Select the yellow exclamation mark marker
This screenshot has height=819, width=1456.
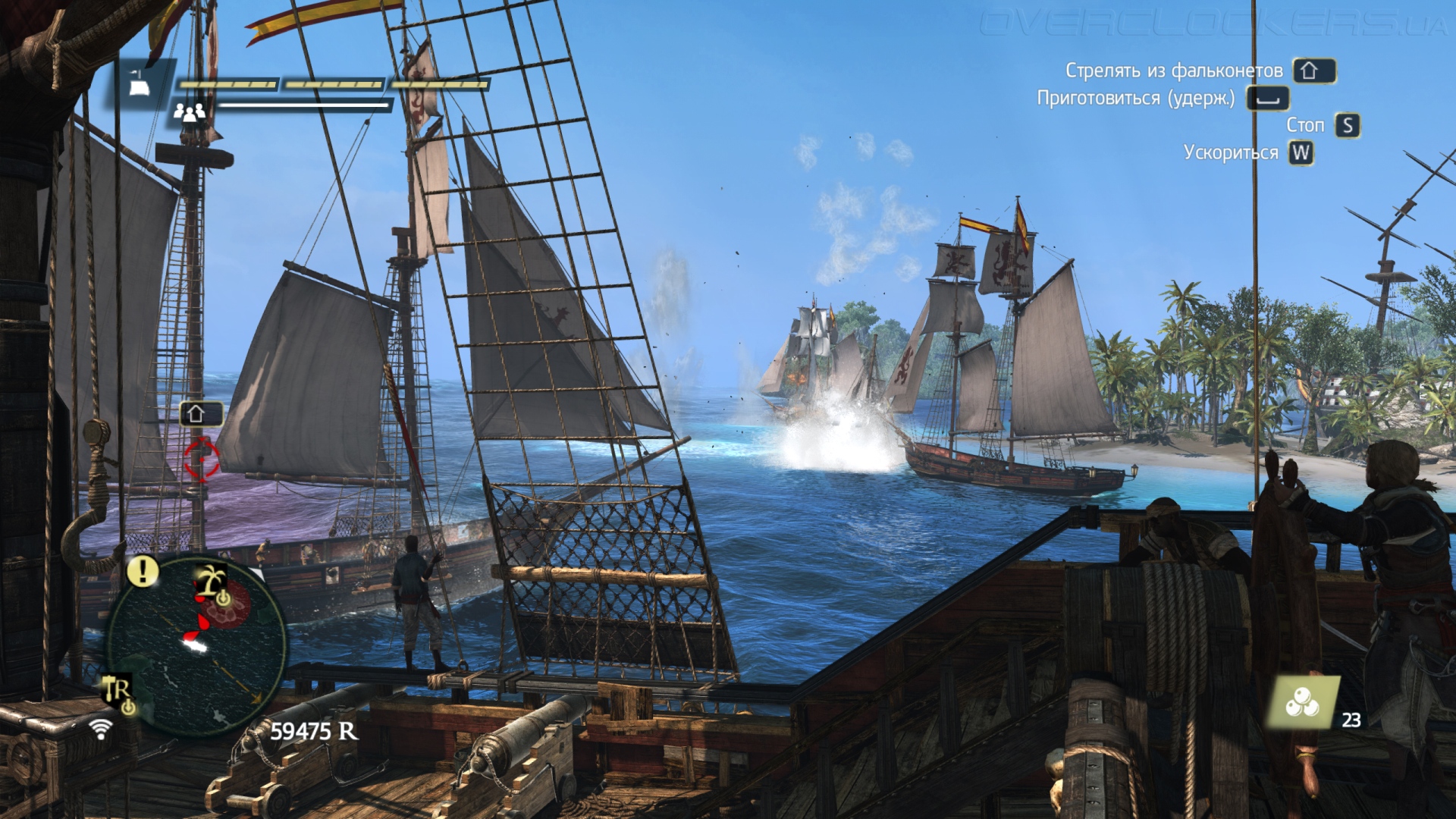(x=143, y=571)
